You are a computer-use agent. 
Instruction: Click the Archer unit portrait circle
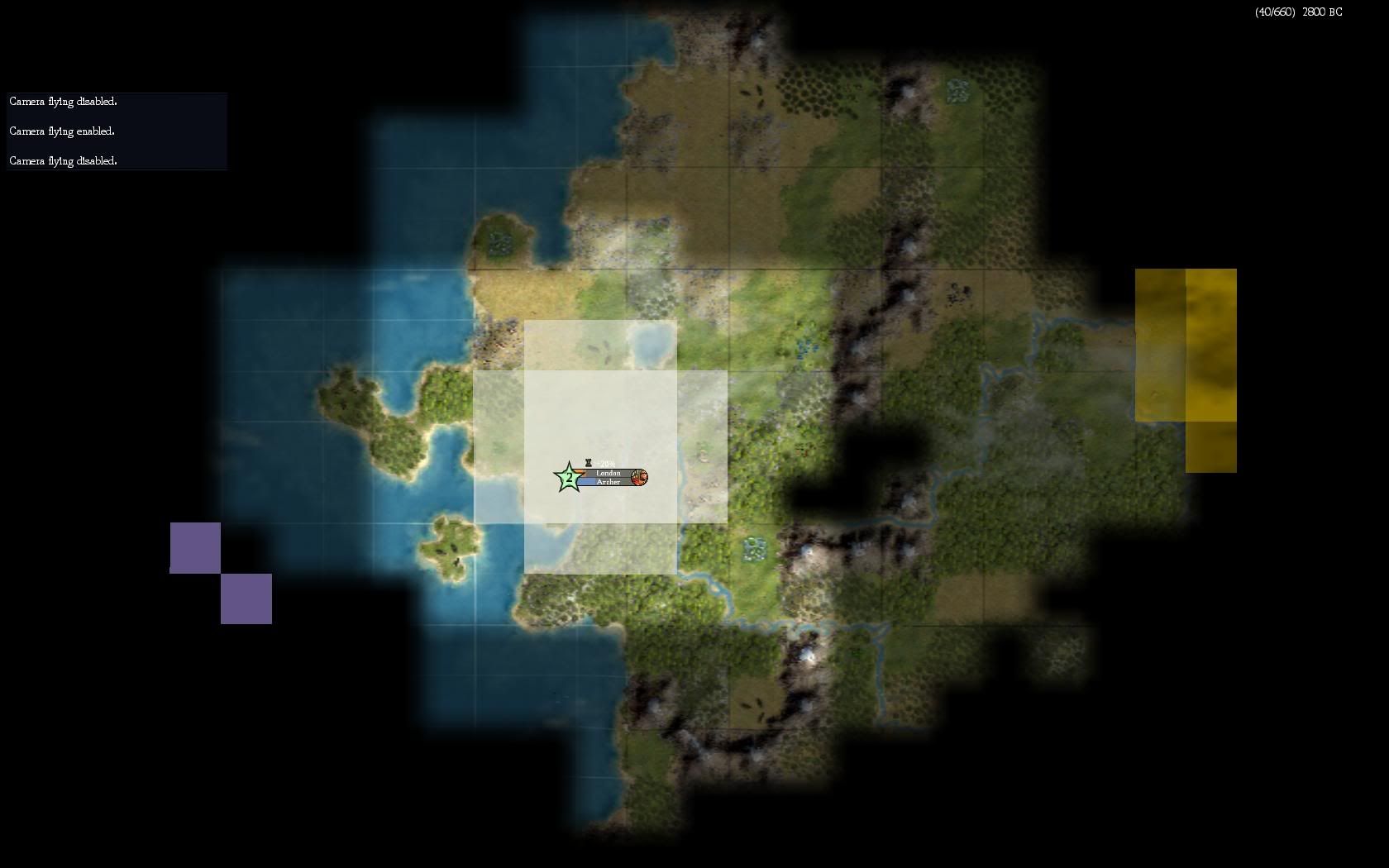(639, 477)
